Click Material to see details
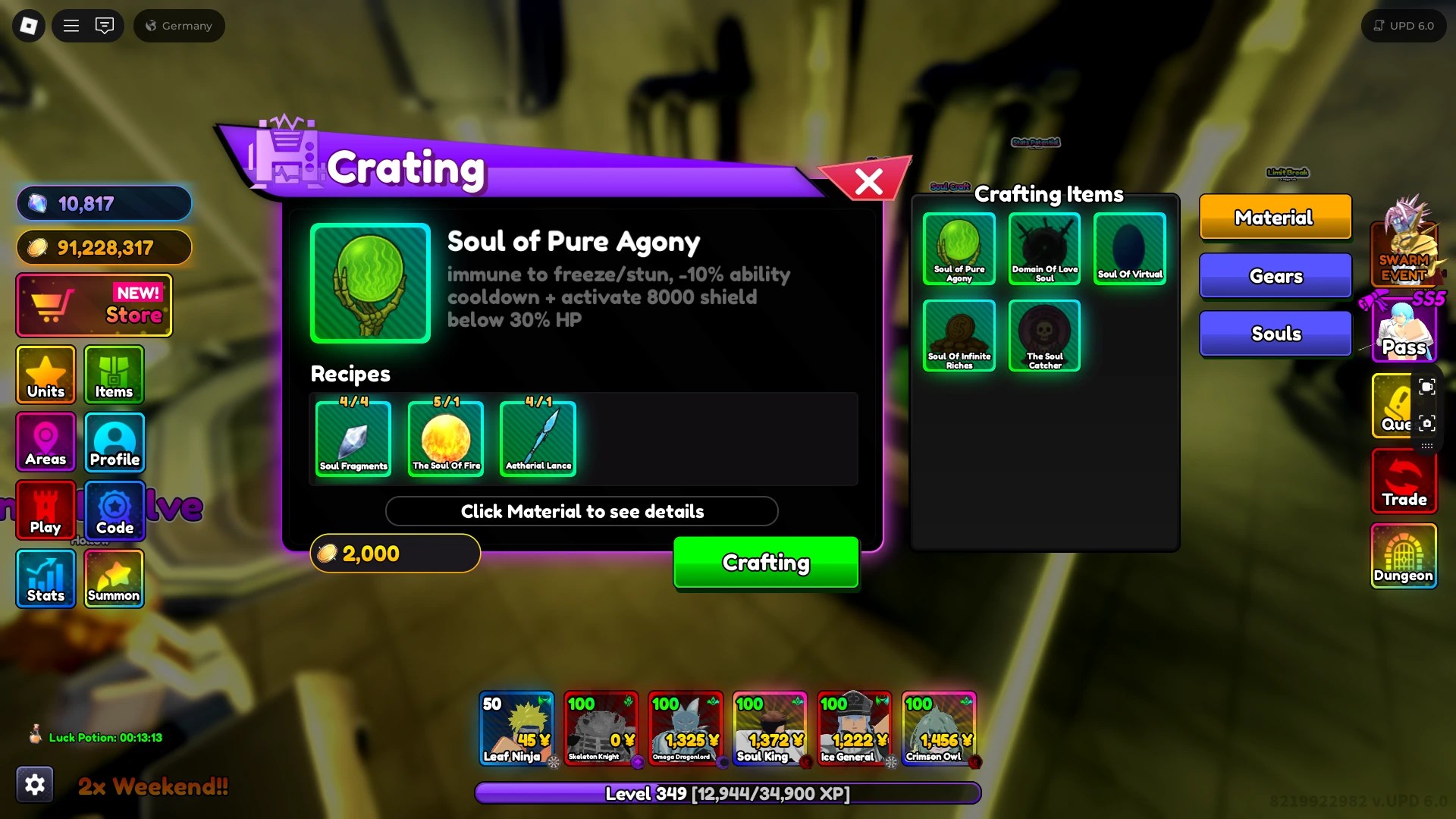 tap(582, 511)
